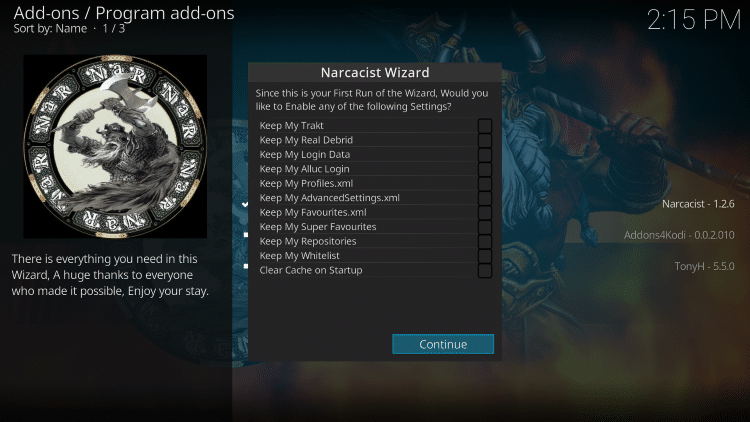
Task: Toggle Keep My Whitelist option
Action: (x=484, y=256)
